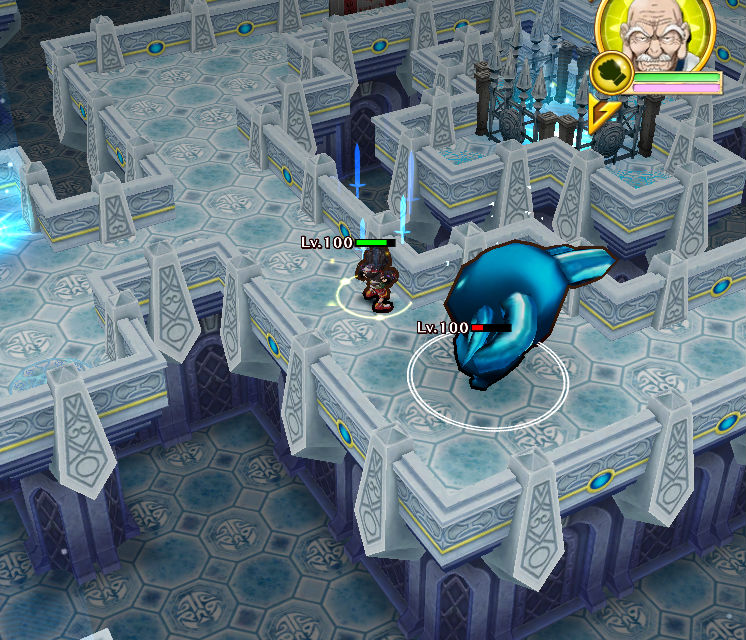Click the old man character portrait
This screenshot has height=640, width=746.
657,35
